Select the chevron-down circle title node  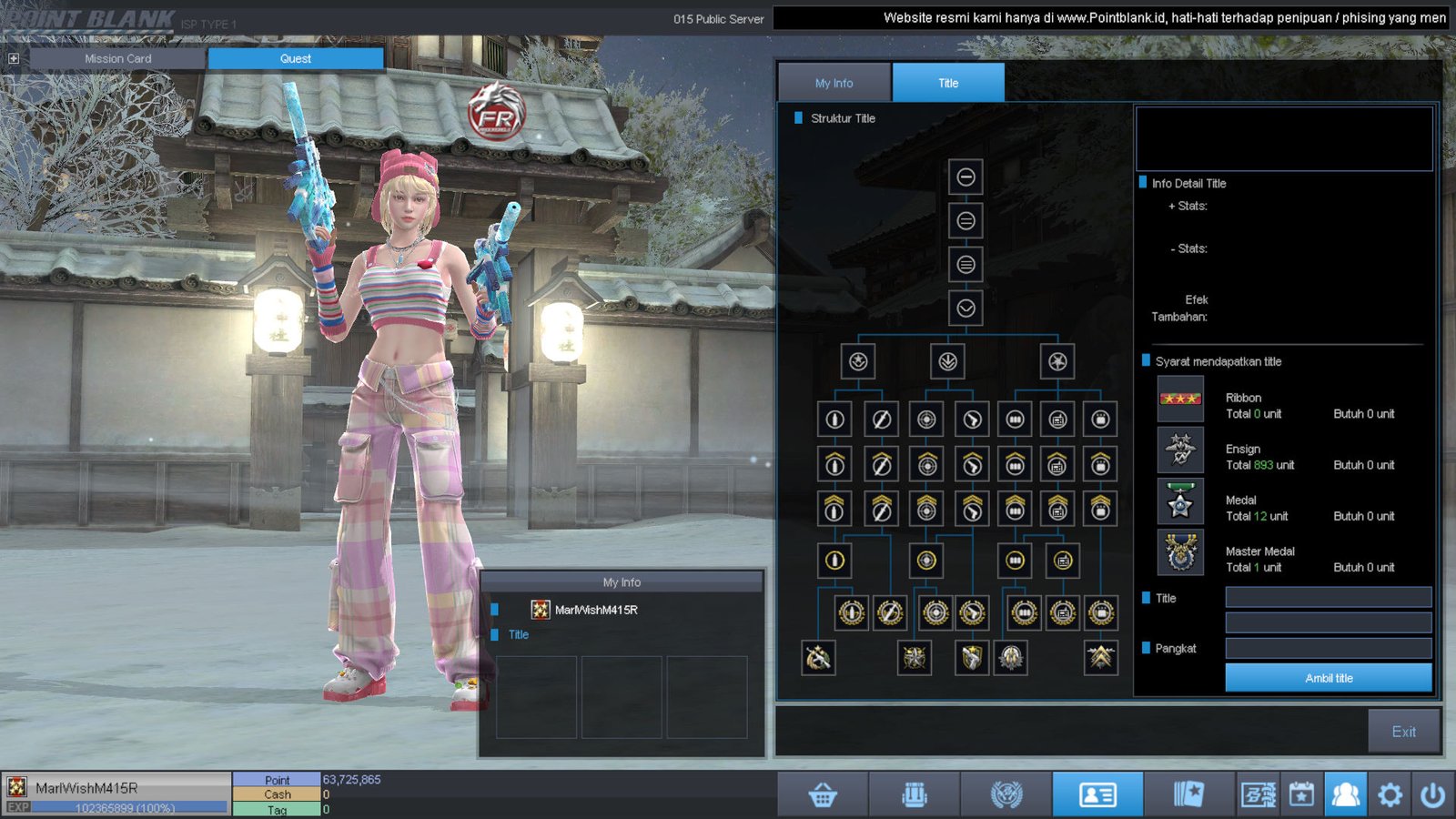pos(966,308)
